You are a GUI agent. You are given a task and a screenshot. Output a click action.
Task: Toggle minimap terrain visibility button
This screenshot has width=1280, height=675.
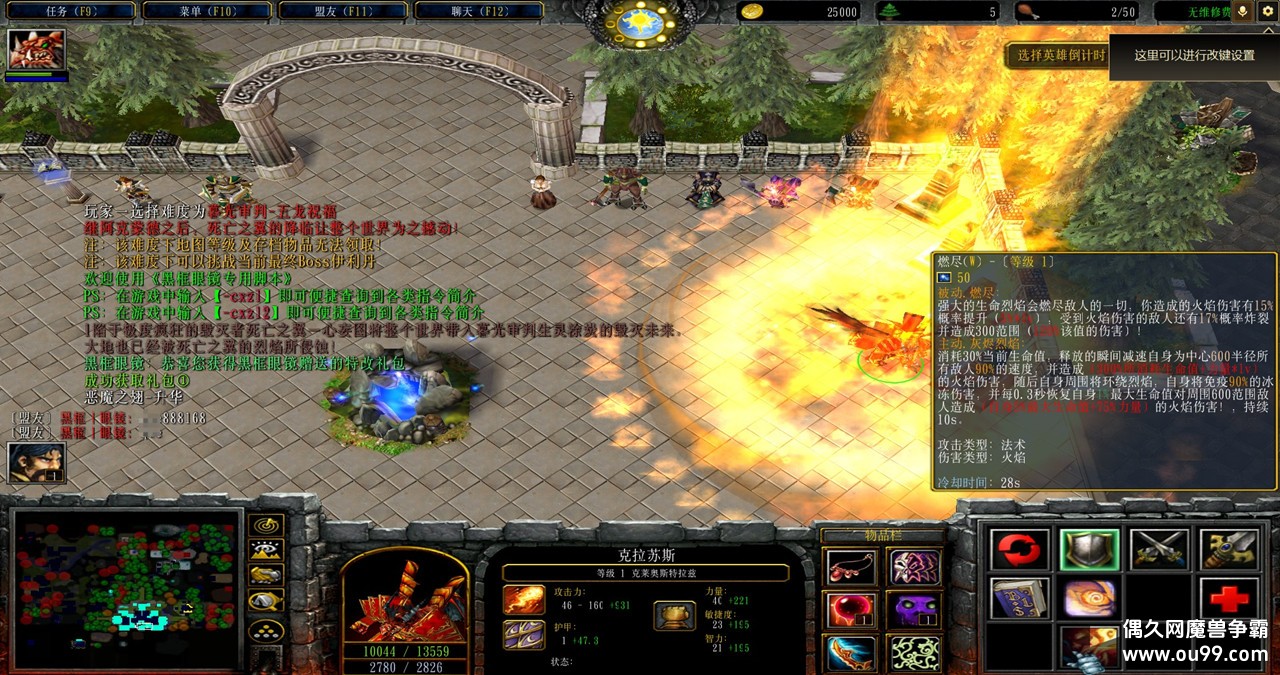[266, 549]
